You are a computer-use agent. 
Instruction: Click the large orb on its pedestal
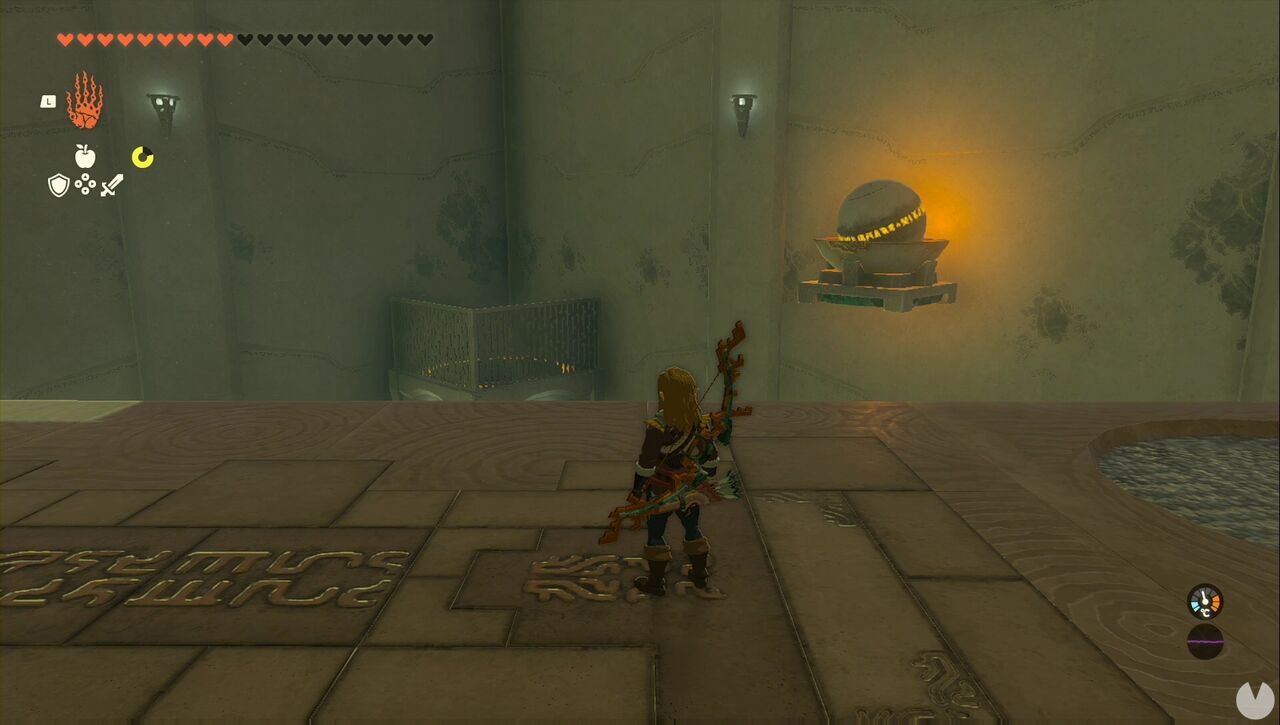(880, 215)
